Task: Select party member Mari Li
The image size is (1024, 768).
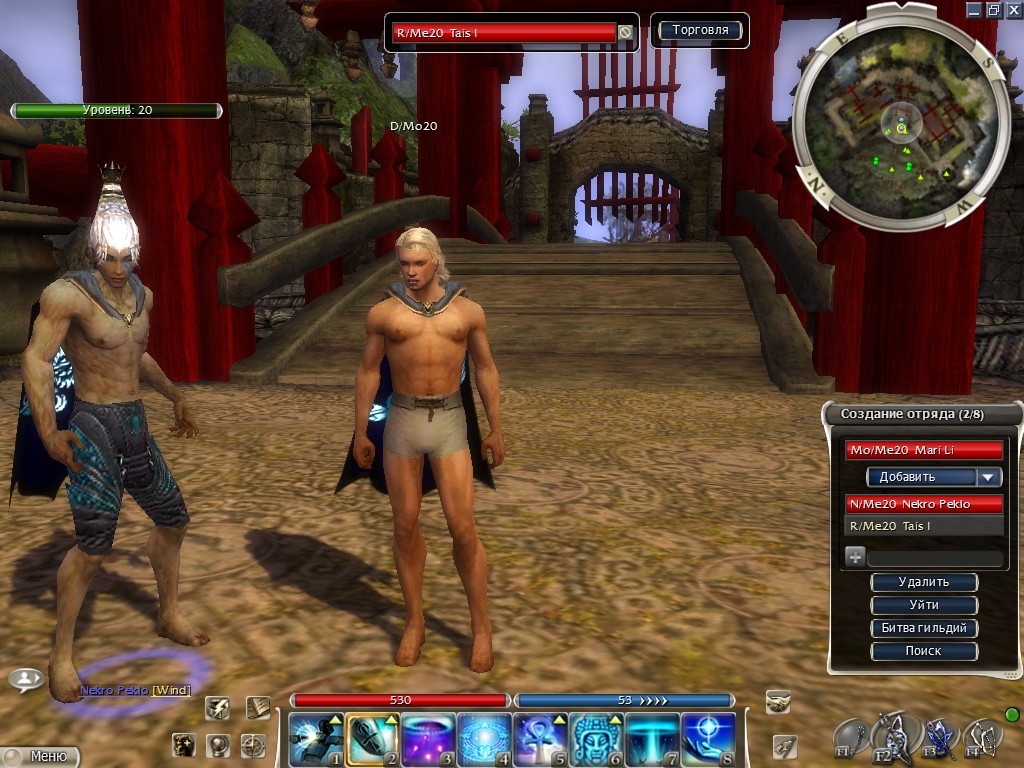Action: point(923,451)
